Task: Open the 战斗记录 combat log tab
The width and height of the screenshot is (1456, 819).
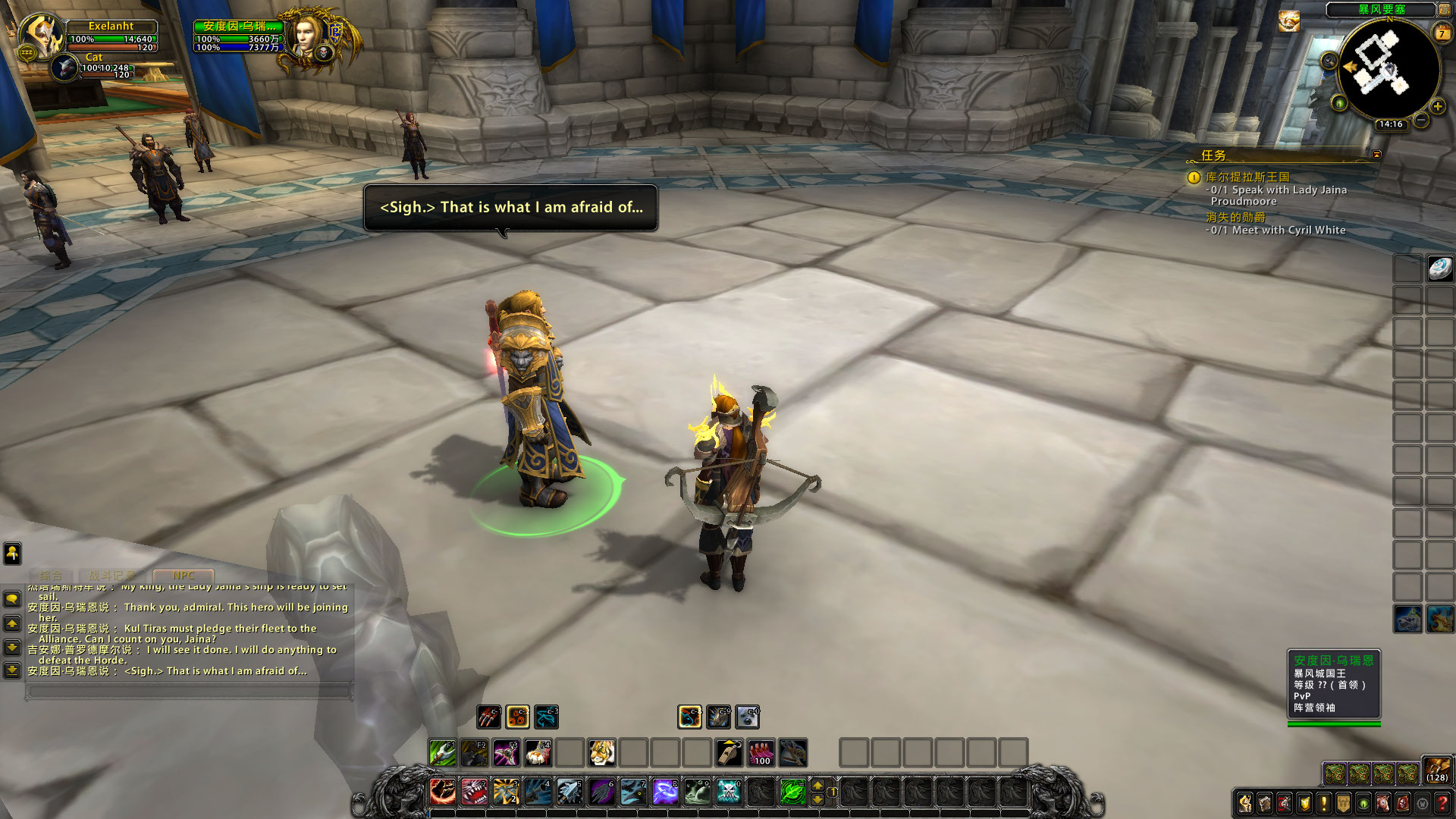Action: click(111, 576)
